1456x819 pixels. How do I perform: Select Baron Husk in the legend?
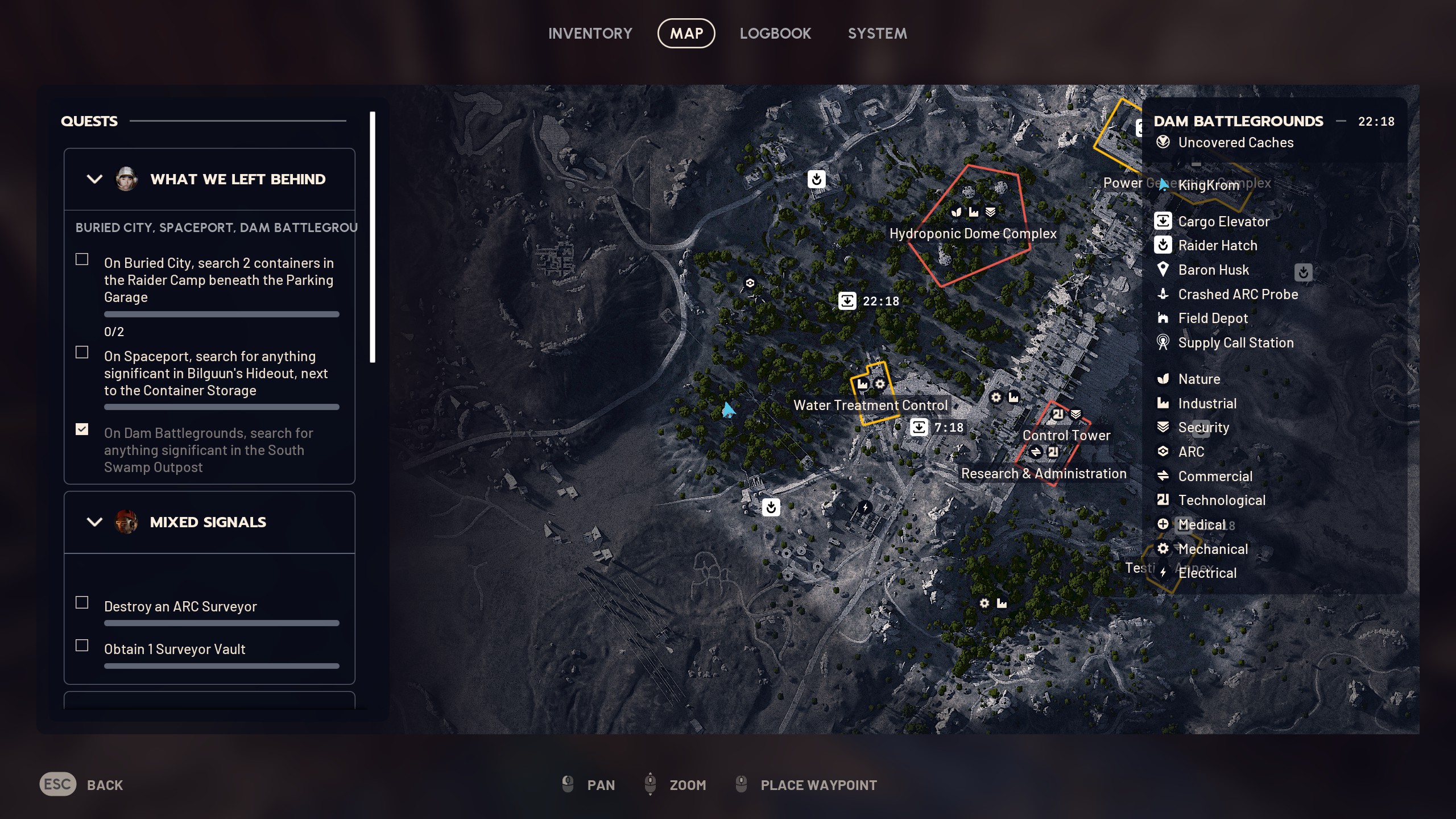coord(1213,270)
